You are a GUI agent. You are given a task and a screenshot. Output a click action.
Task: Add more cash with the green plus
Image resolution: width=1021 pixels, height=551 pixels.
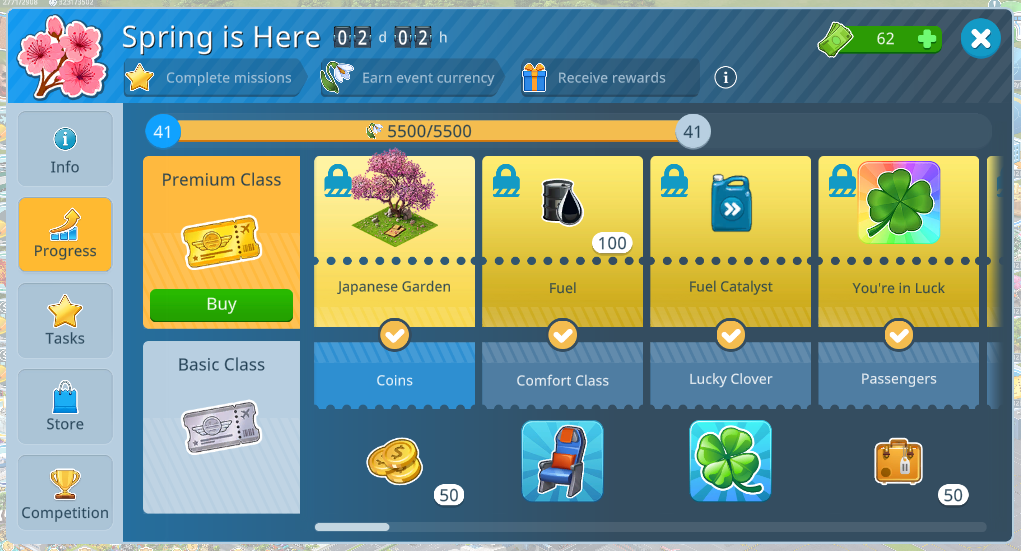(927, 40)
